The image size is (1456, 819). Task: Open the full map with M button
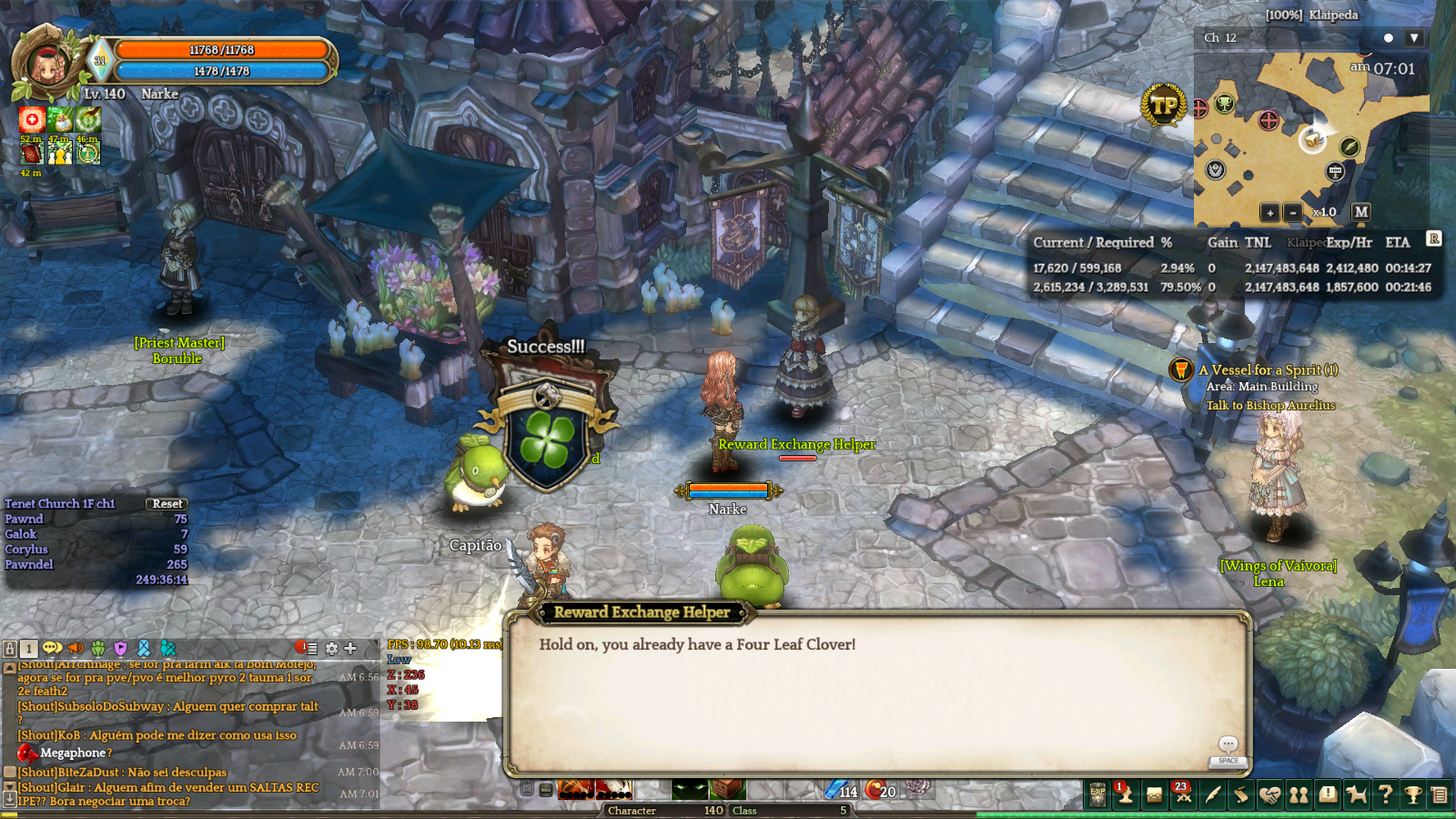pos(1360,212)
